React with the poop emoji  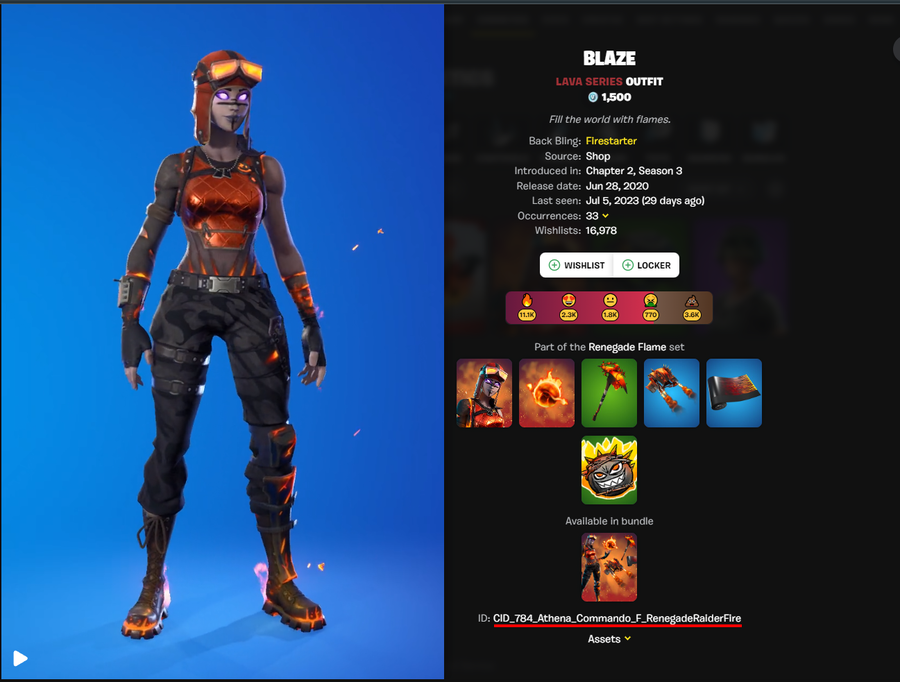(692, 307)
